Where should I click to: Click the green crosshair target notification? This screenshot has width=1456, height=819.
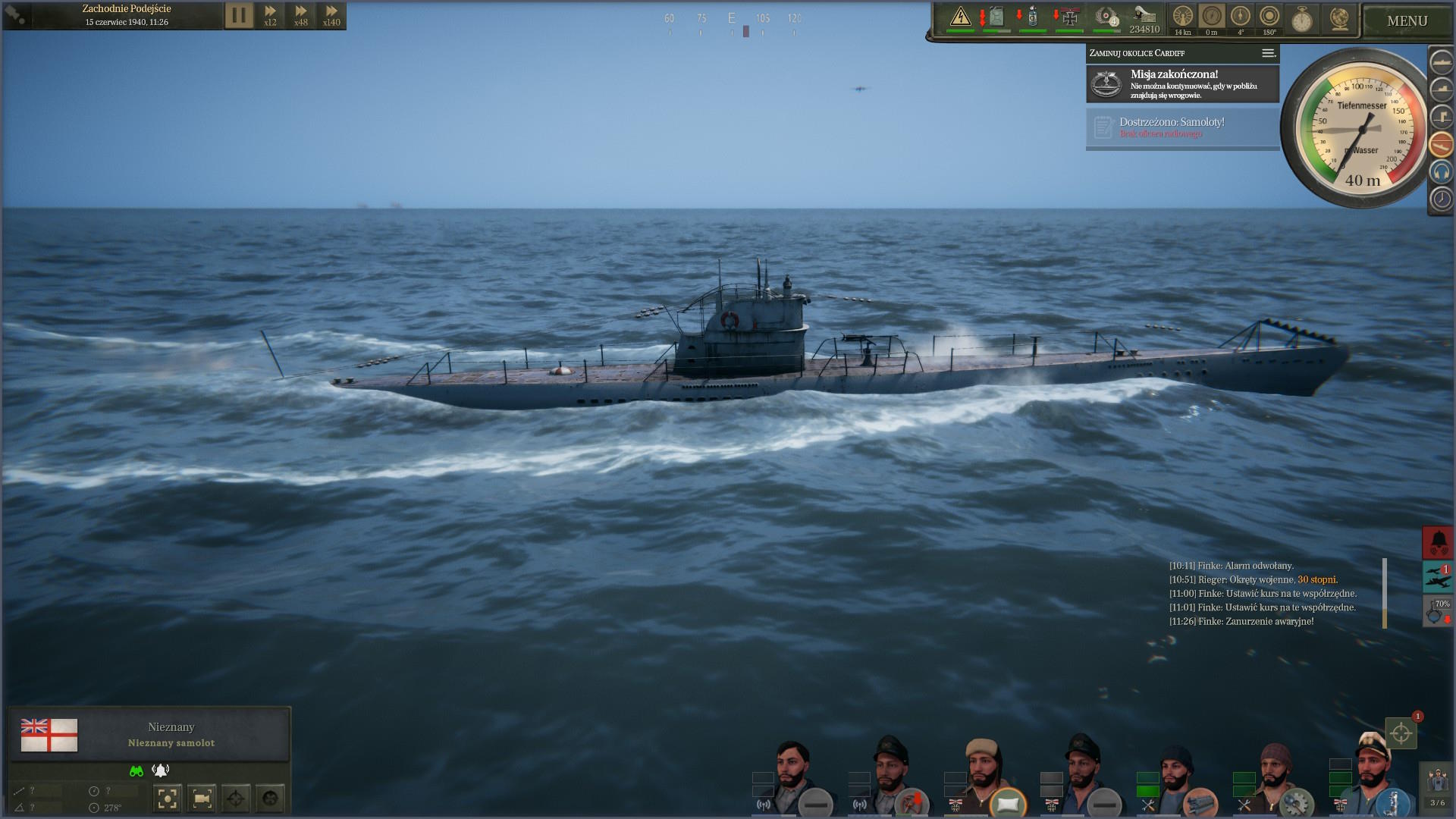[x=1401, y=733]
